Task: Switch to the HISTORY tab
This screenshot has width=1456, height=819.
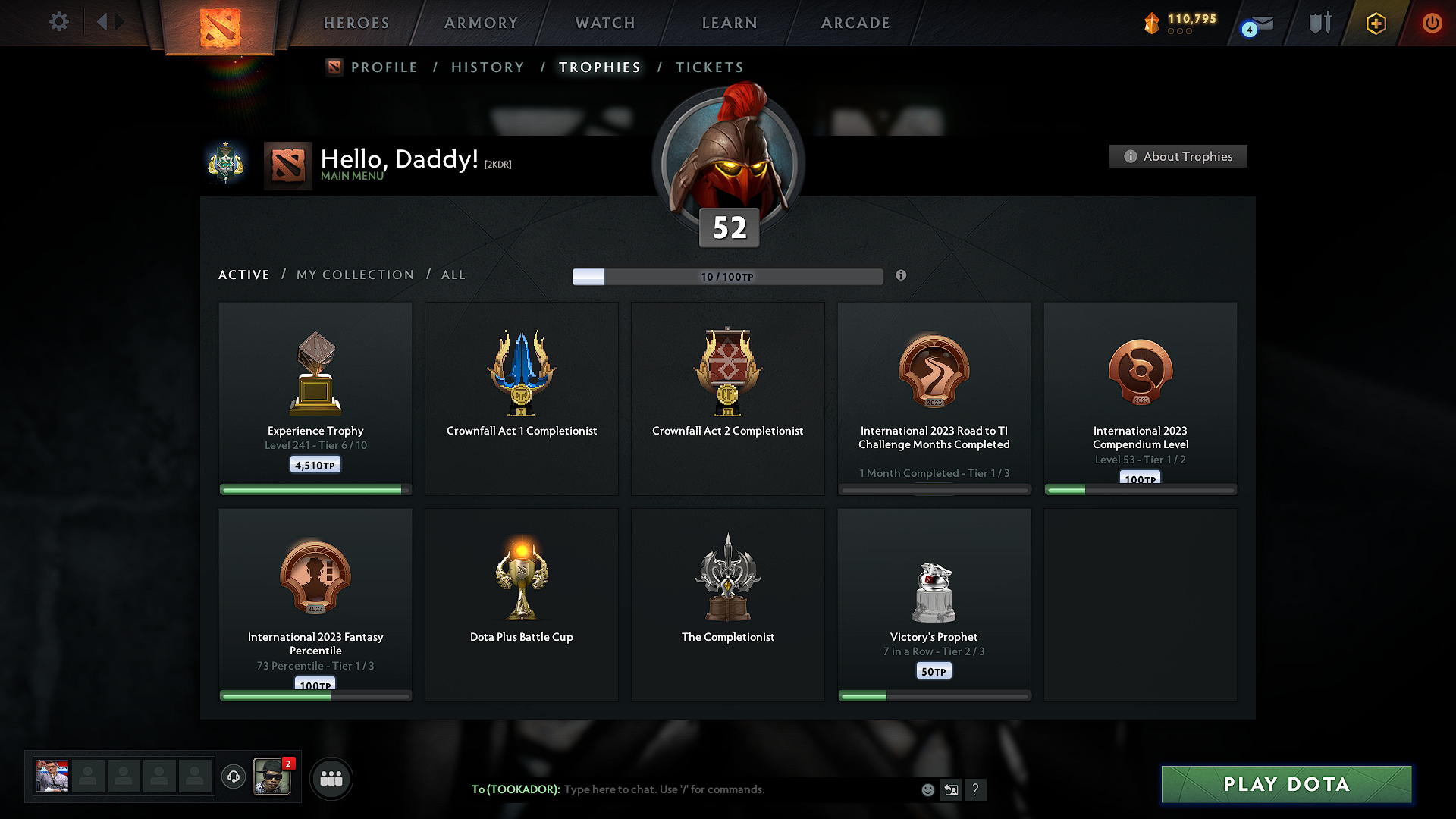Action: (x=488, y=67)
